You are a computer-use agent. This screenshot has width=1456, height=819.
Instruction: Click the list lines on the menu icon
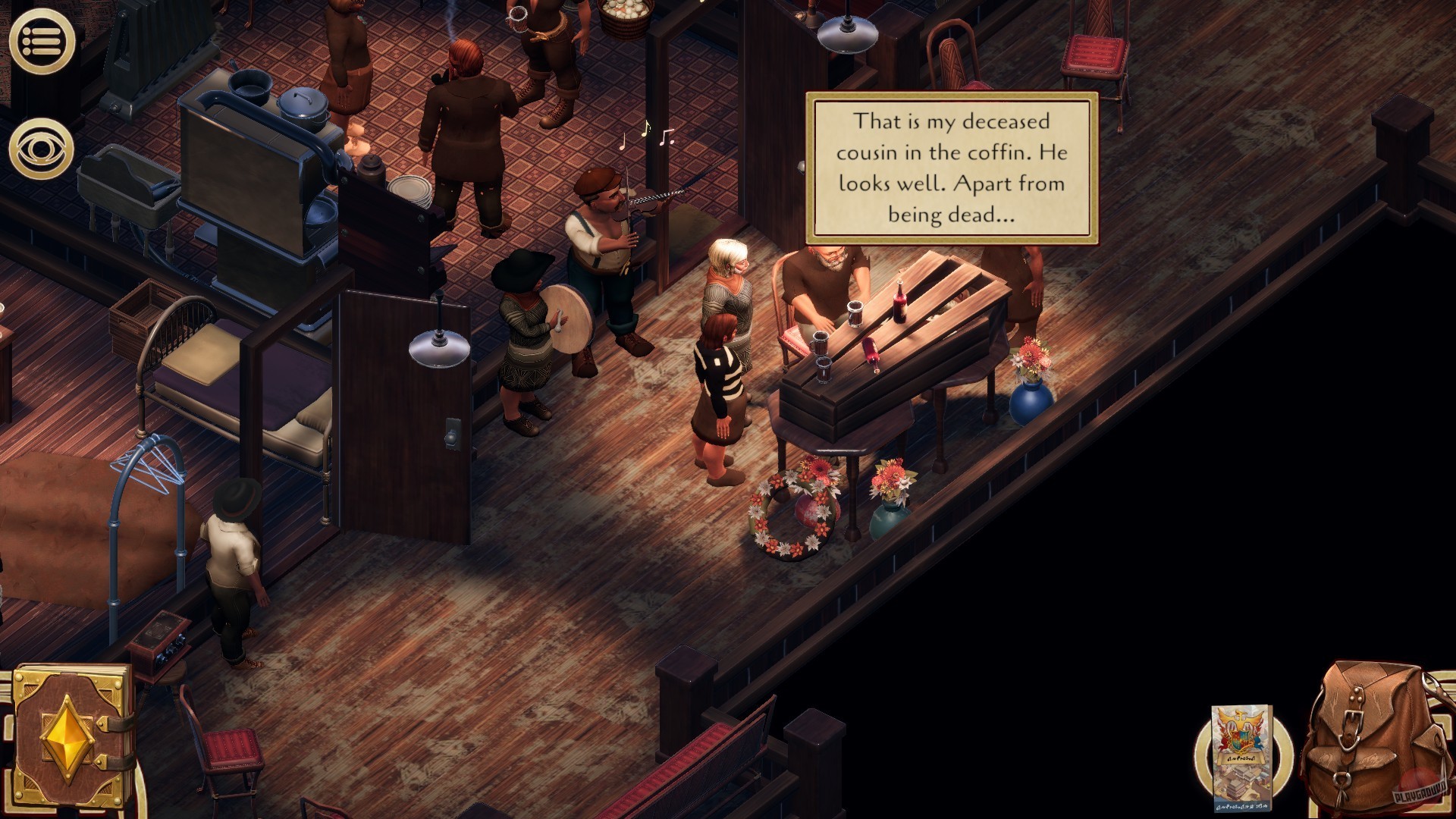click(x=45, y=39)
